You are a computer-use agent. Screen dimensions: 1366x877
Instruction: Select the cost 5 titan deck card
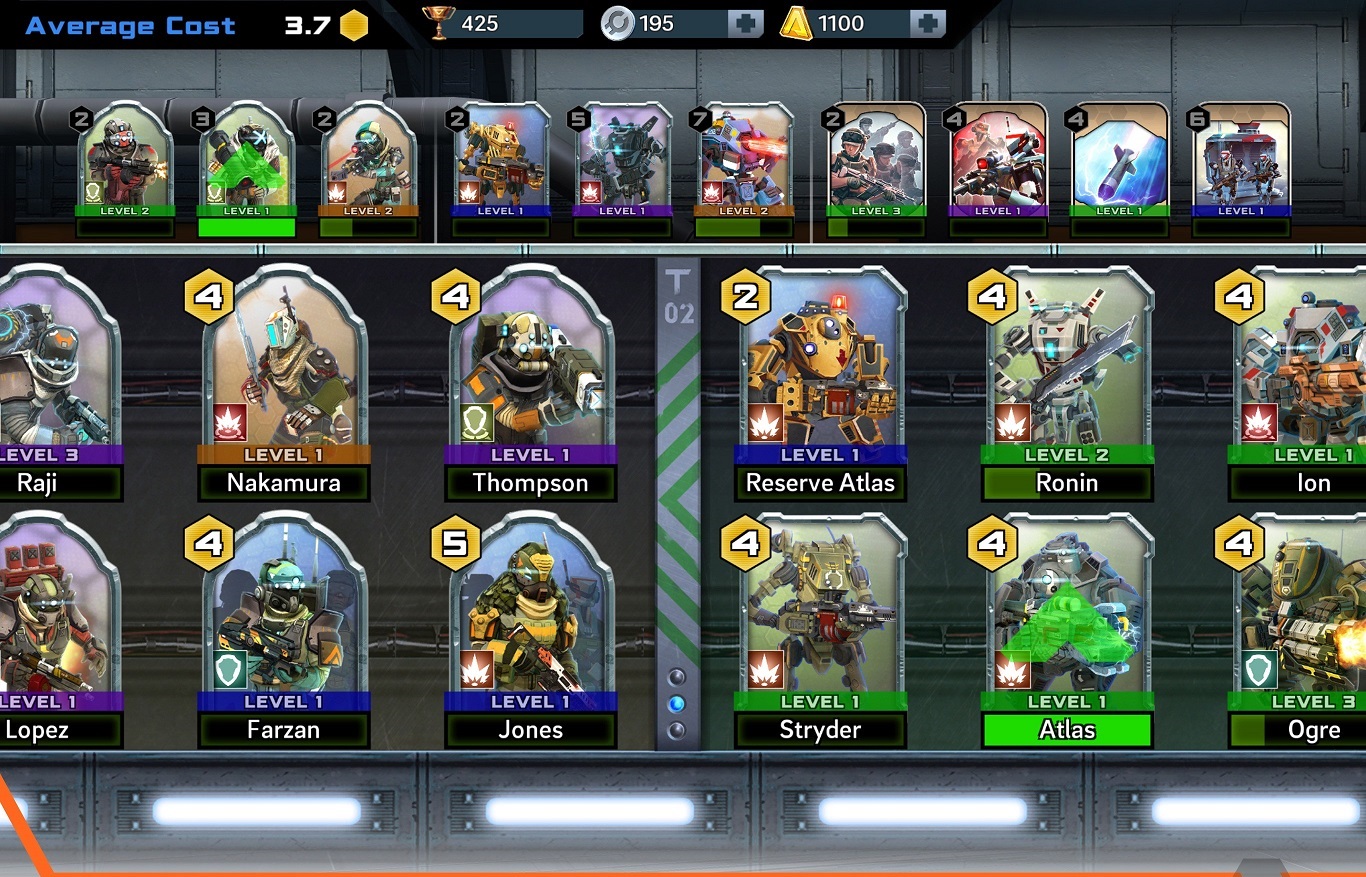click(x=622, y=160)
